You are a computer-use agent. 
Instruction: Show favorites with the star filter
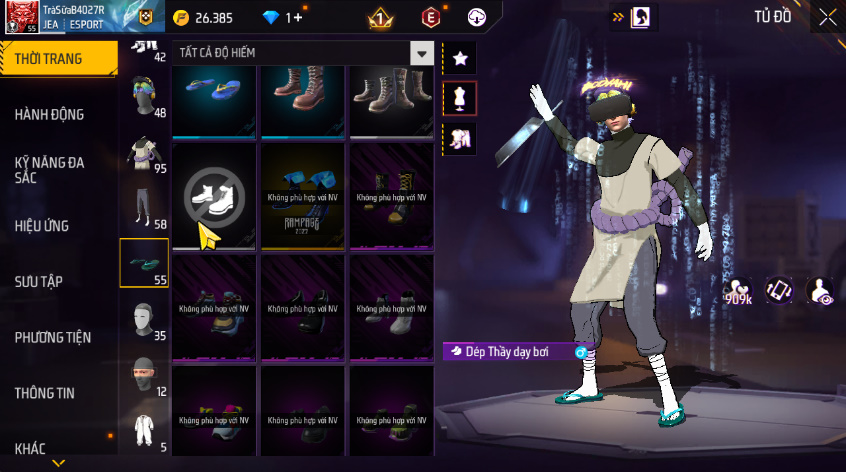(x=460, y=58)
